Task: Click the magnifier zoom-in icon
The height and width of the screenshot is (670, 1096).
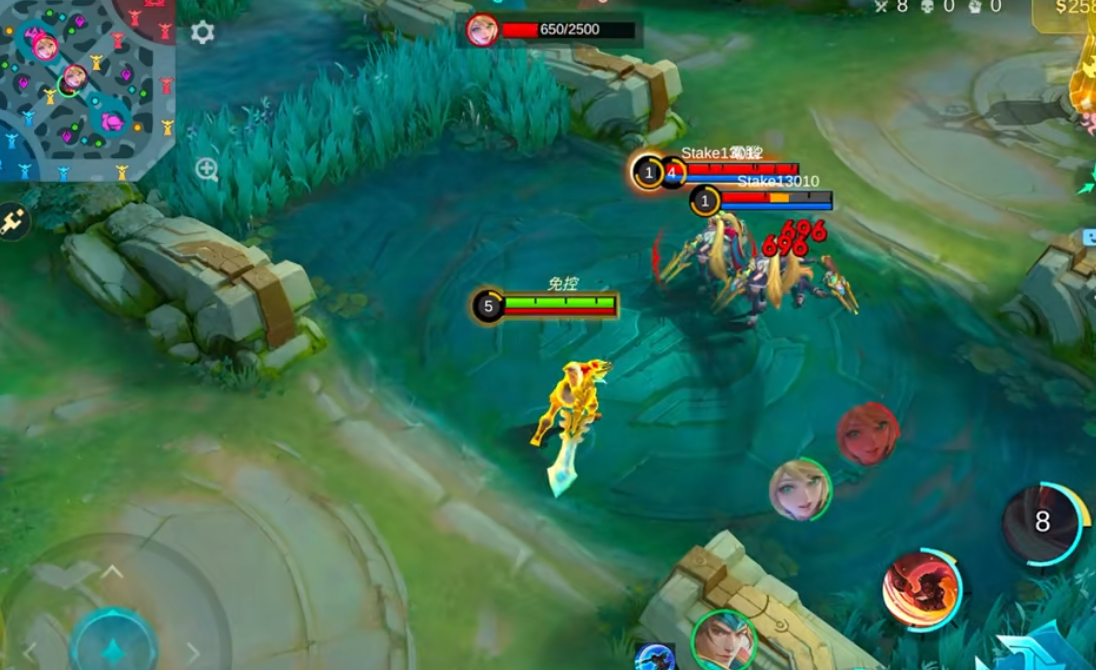Action: pos(207,169)
